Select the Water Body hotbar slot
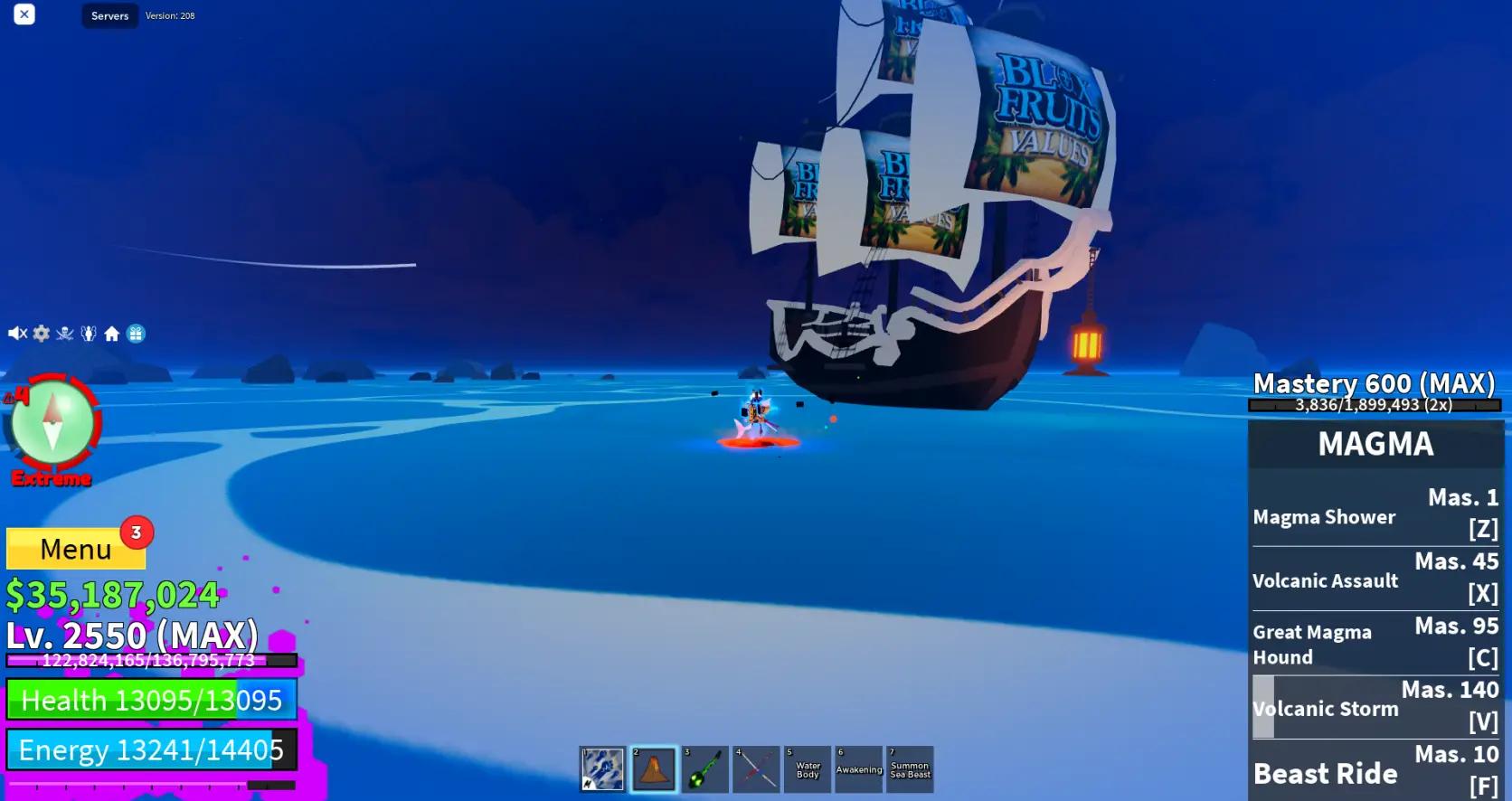 pyautogui.click(x=808, y=769)
